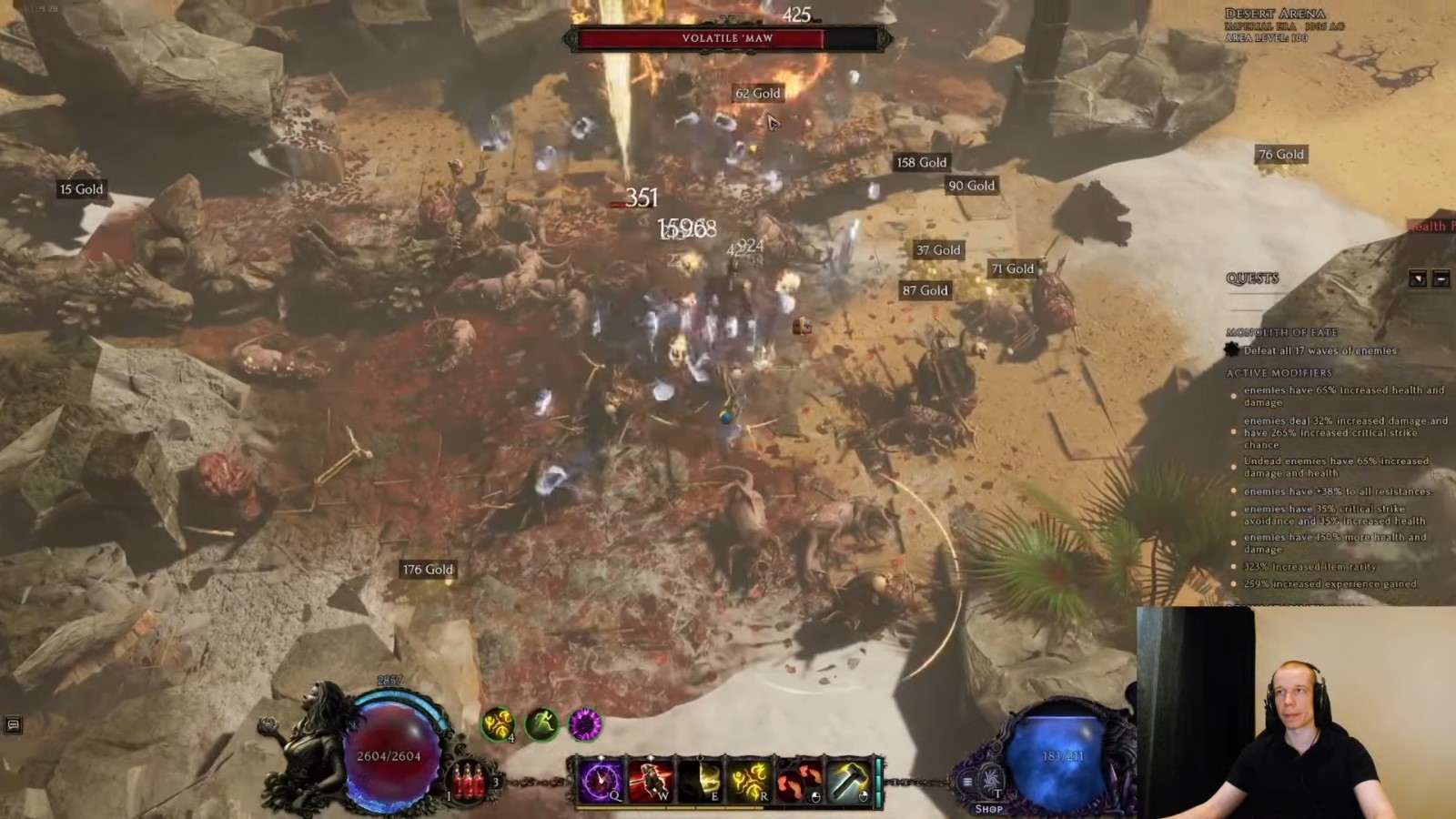
Task: Cast the golden glyph skill on R
Action: (750, 781)
